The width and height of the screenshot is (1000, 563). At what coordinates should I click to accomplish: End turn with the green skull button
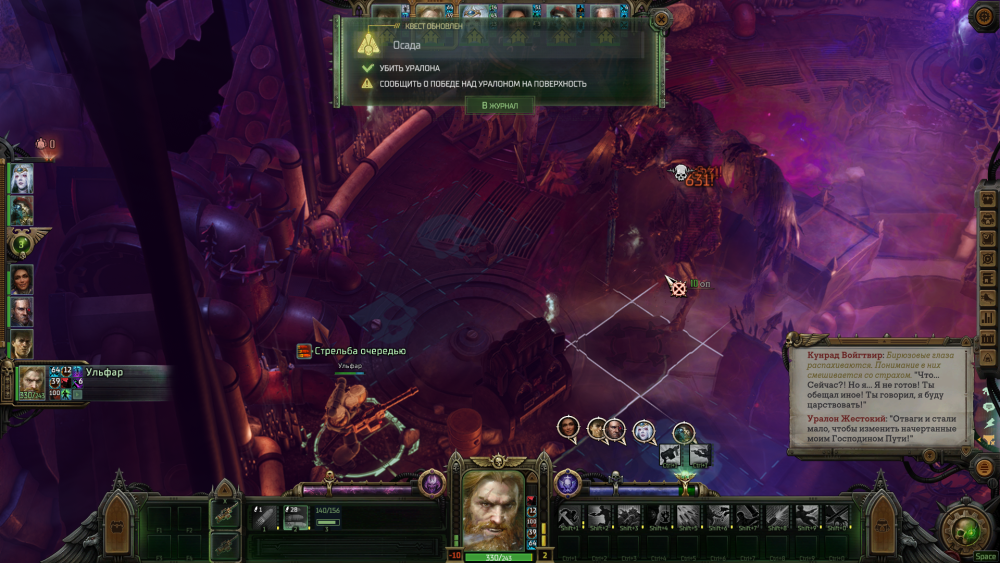coord(964,526)
